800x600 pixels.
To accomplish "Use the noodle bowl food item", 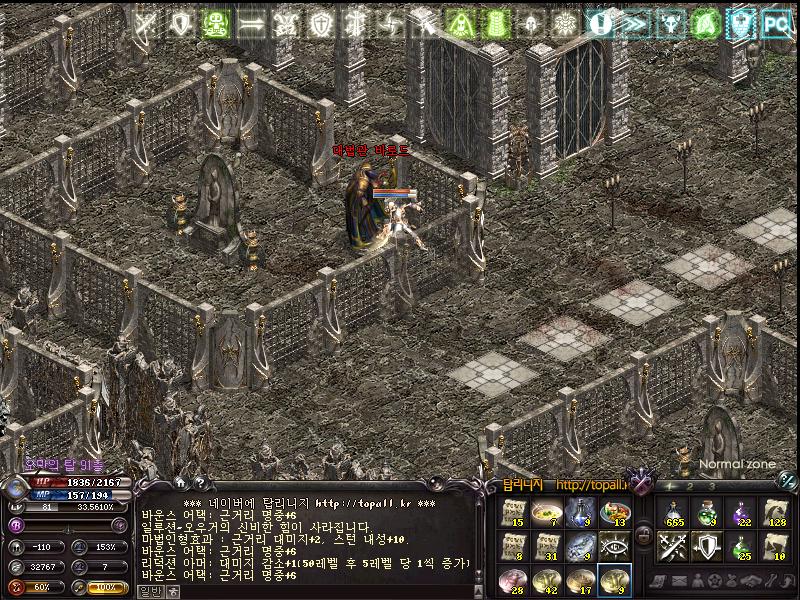I will pos(546,512).
